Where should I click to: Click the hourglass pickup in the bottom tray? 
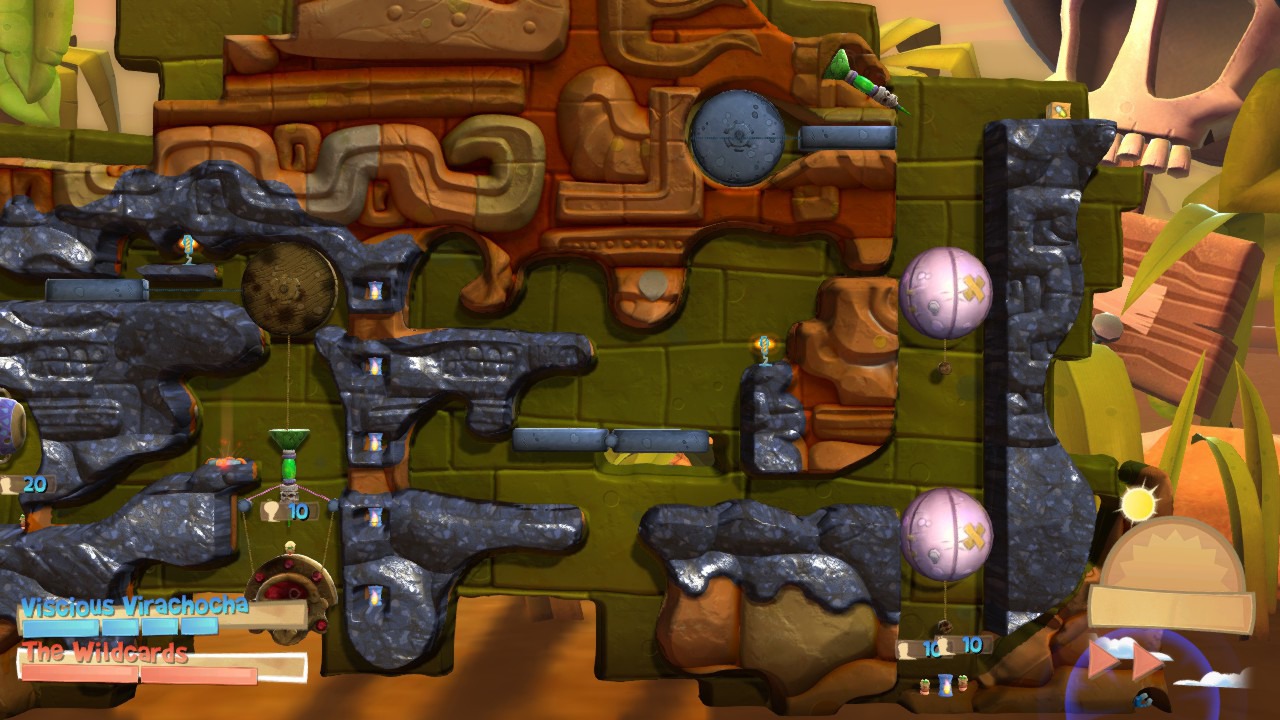[945, 685]
